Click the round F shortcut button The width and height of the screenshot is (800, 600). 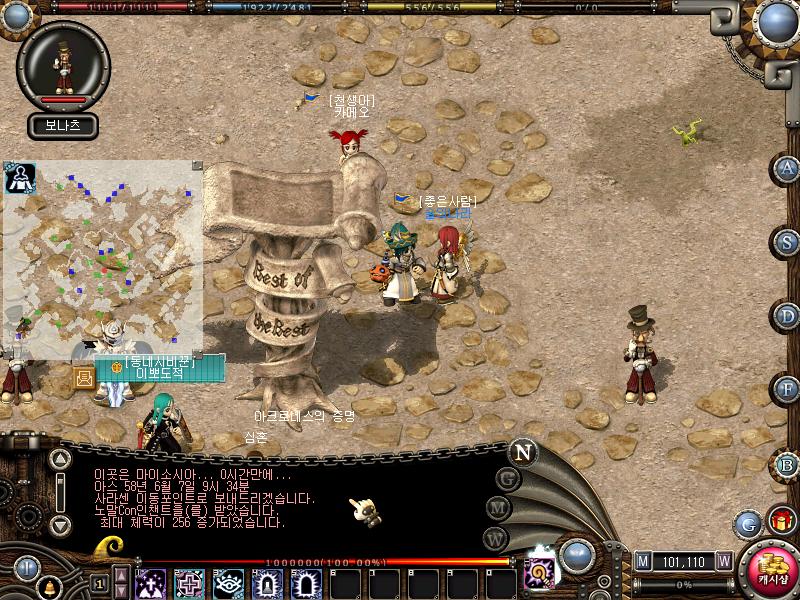(788, 389)
